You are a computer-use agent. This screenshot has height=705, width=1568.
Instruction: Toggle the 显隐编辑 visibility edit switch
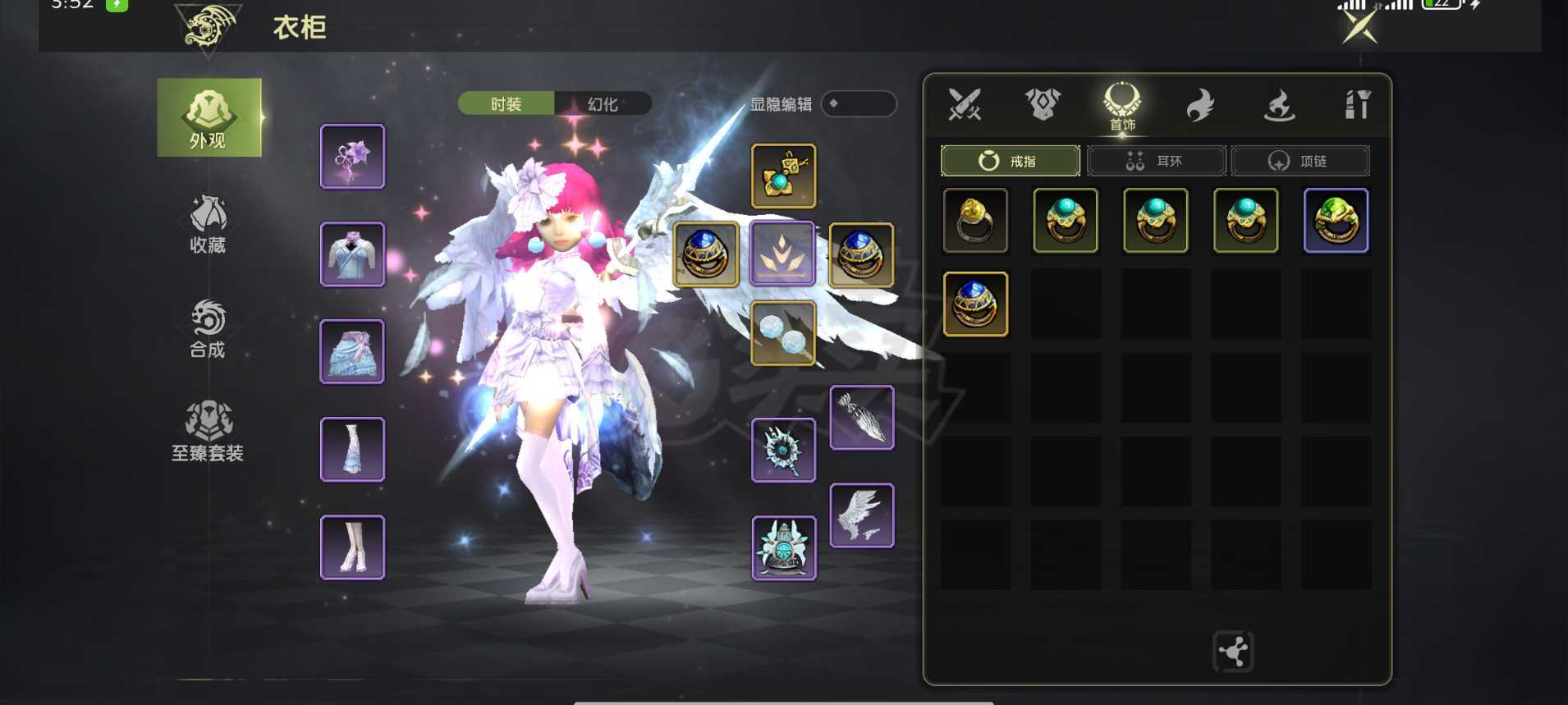tap(858, 104)
